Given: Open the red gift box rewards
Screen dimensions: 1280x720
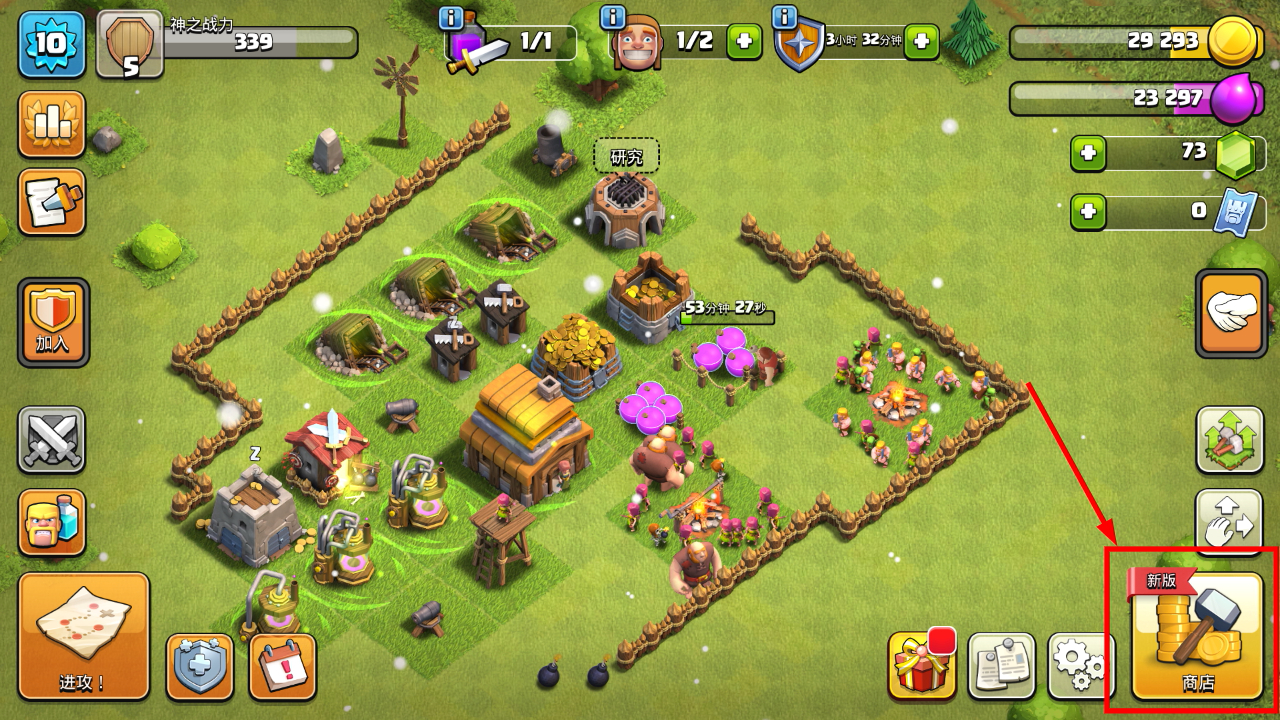Looking at the screenshot, I should tap(921, 665).
